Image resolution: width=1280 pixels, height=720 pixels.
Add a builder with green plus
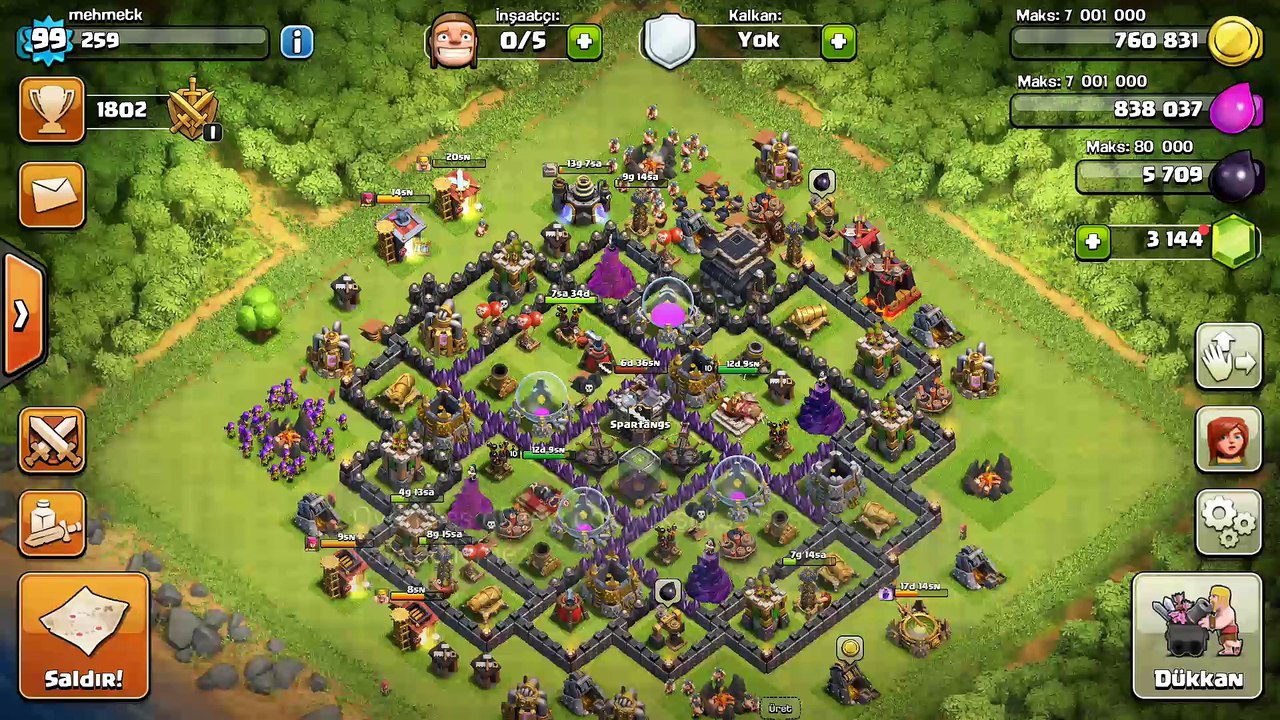coord(584,41)
